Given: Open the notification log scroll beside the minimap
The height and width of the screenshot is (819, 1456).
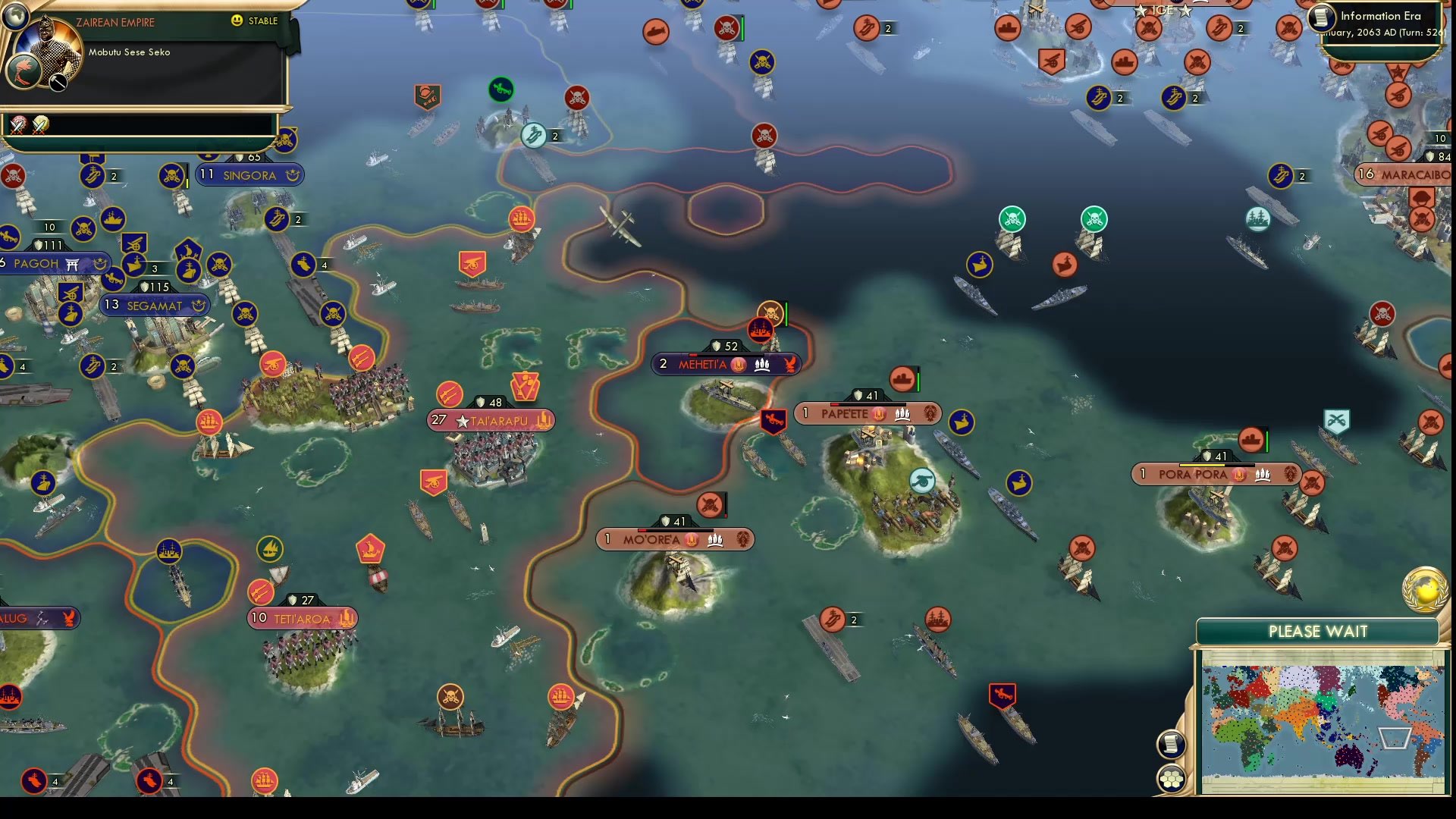Looking at the screenshot, I should point(1170,744).
